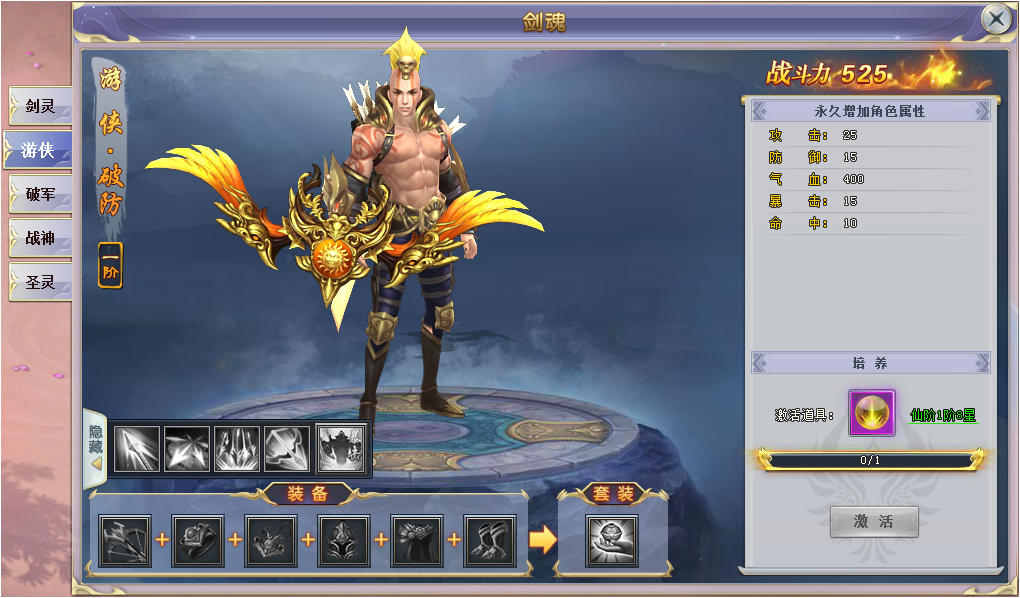The width and height of the screenshot is (1020, 598).
Task: Close the 剑魂 window
Action: point(996,19)
